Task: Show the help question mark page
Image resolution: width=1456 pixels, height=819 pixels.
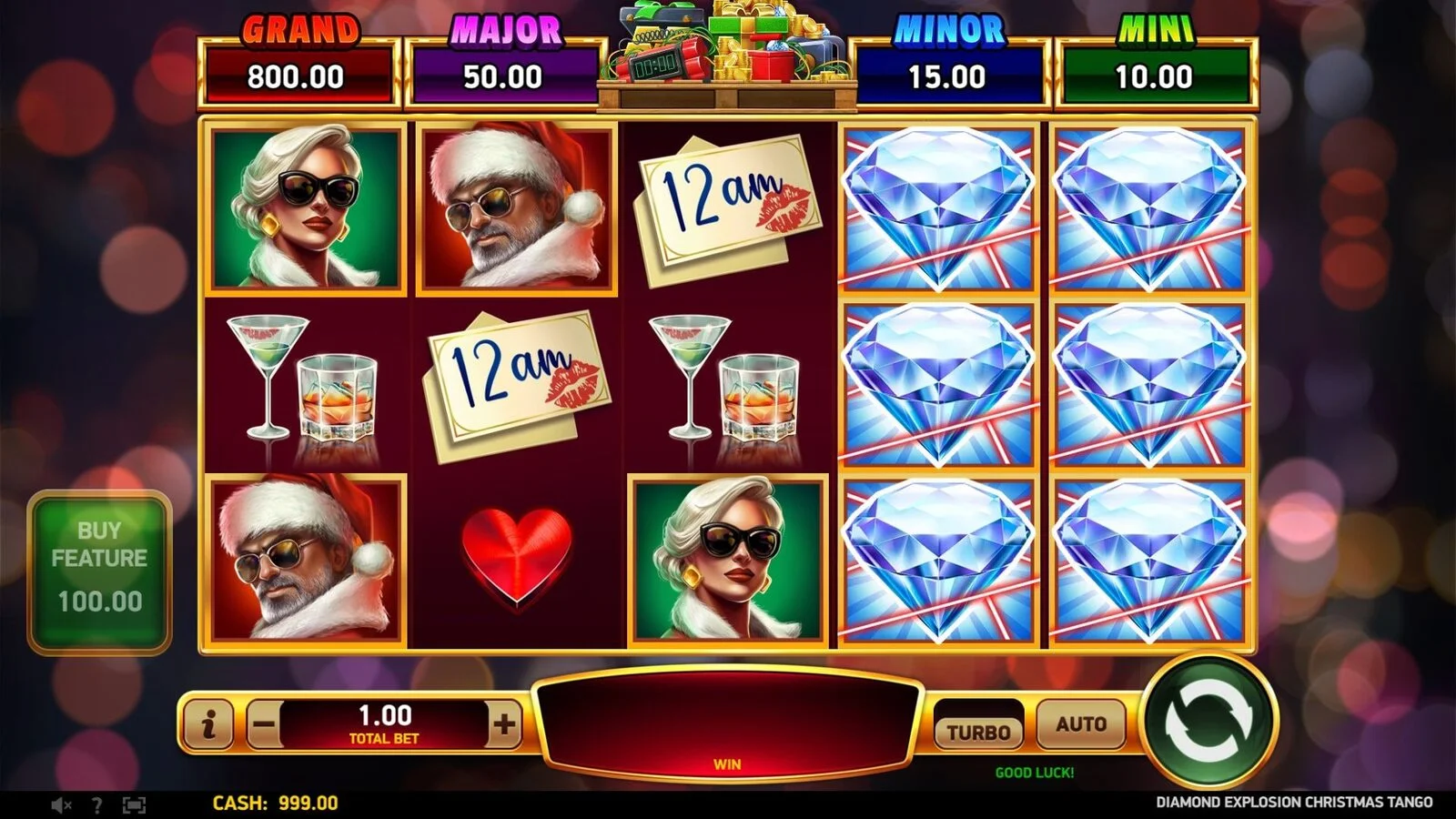Action: (x=96, y=804)
